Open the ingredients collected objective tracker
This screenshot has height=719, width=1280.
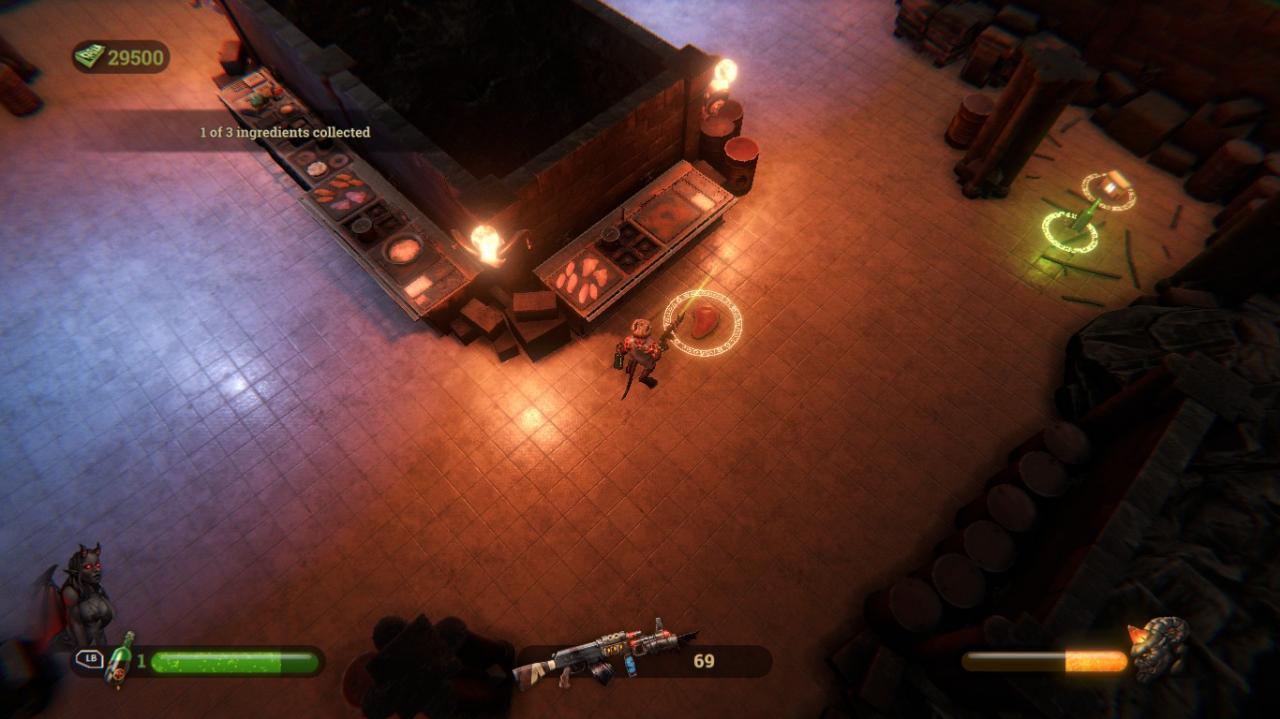pos(285,132)
